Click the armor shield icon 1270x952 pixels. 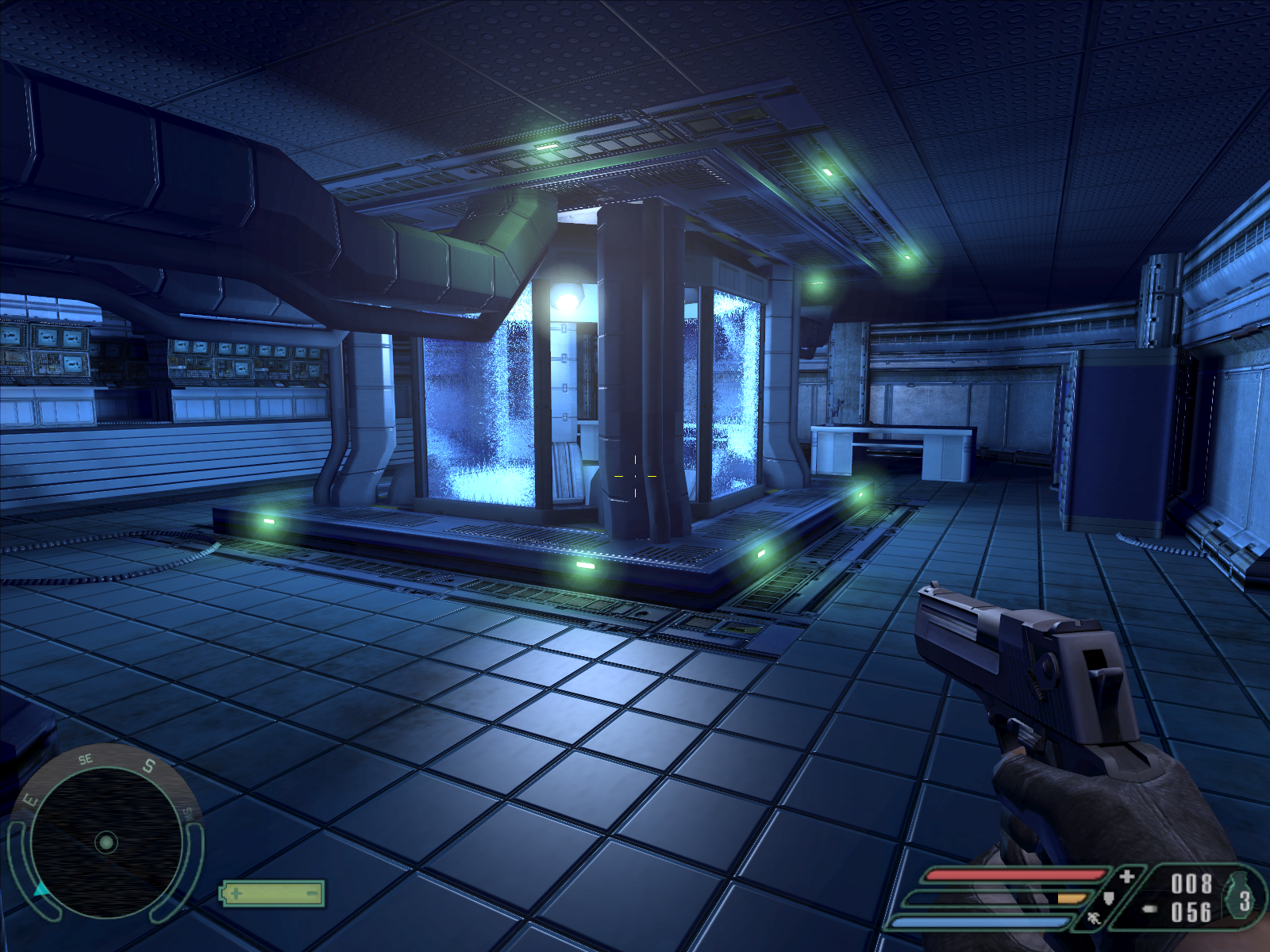pyautogui.click(x=1109, y=898)
